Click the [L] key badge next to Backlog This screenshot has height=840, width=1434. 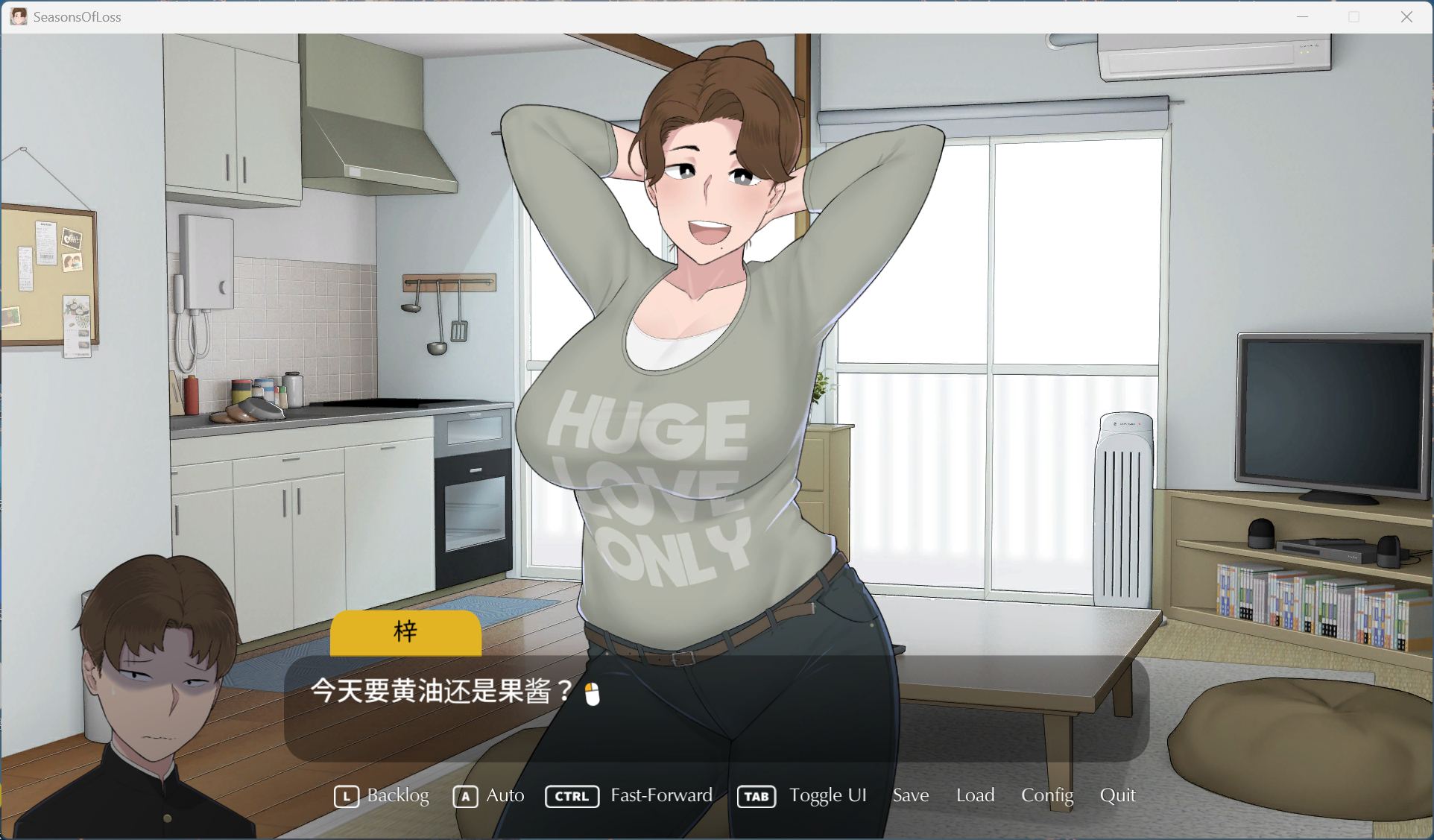tap(346, 797)
